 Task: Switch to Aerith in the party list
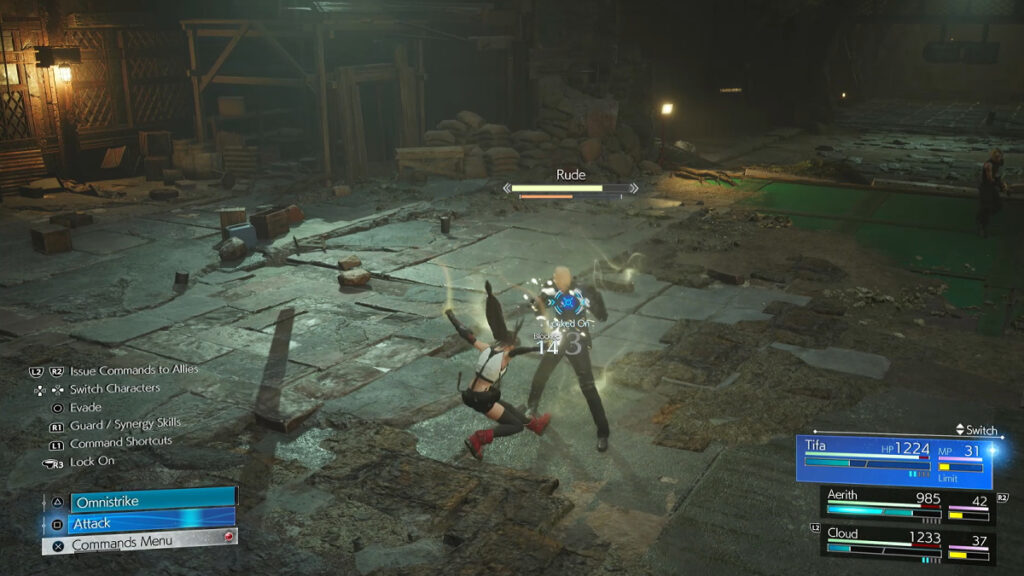[906, 506]
